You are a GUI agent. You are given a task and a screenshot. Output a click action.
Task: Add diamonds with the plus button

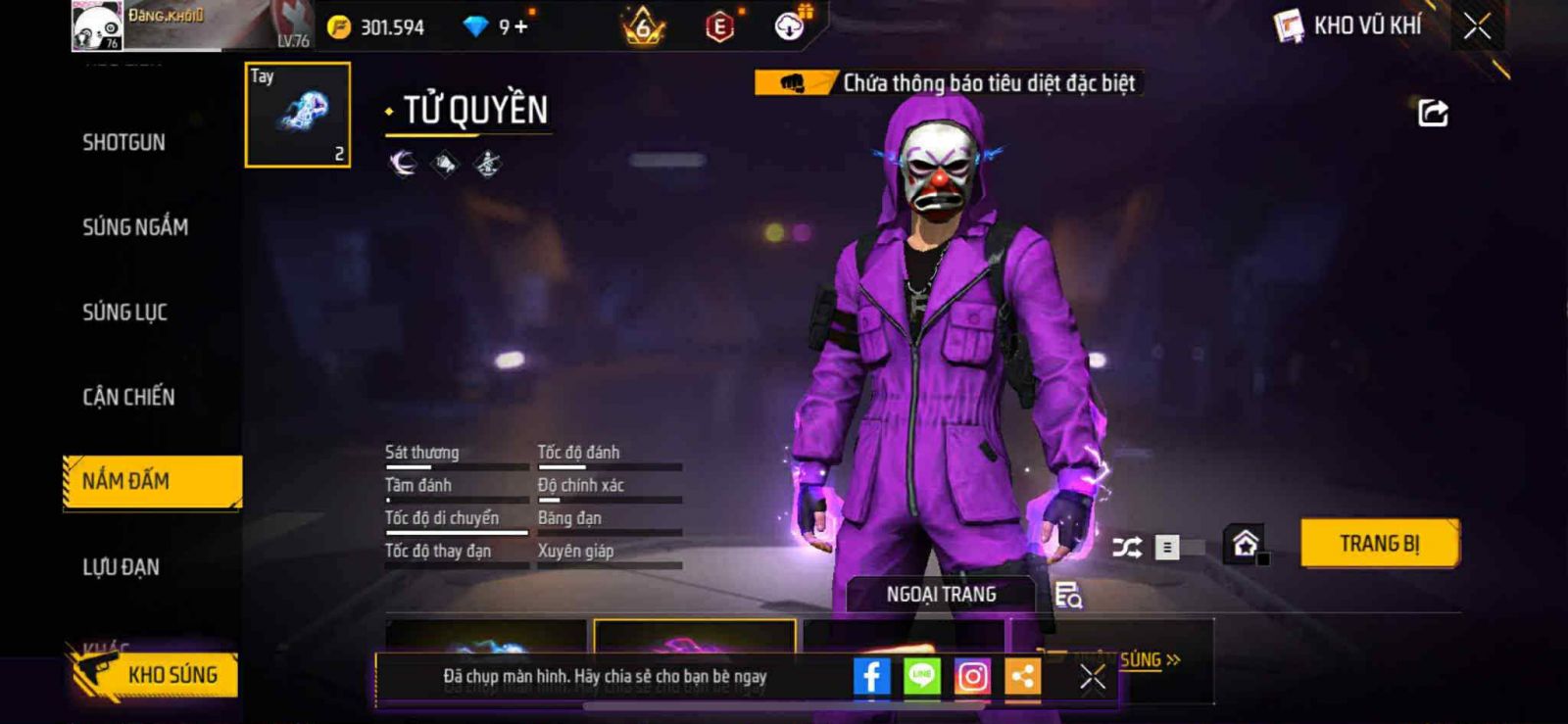click(520, 26)
